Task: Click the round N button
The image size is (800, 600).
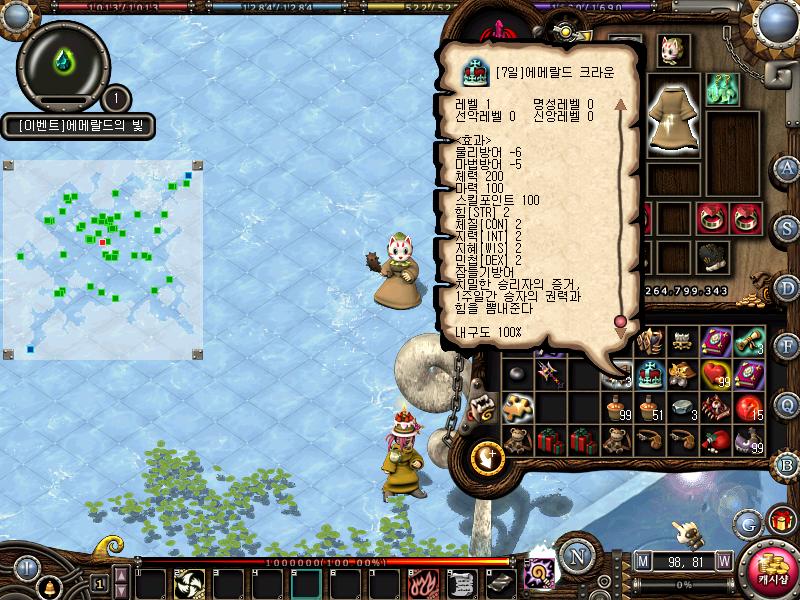Action: [x=573, y=556]
